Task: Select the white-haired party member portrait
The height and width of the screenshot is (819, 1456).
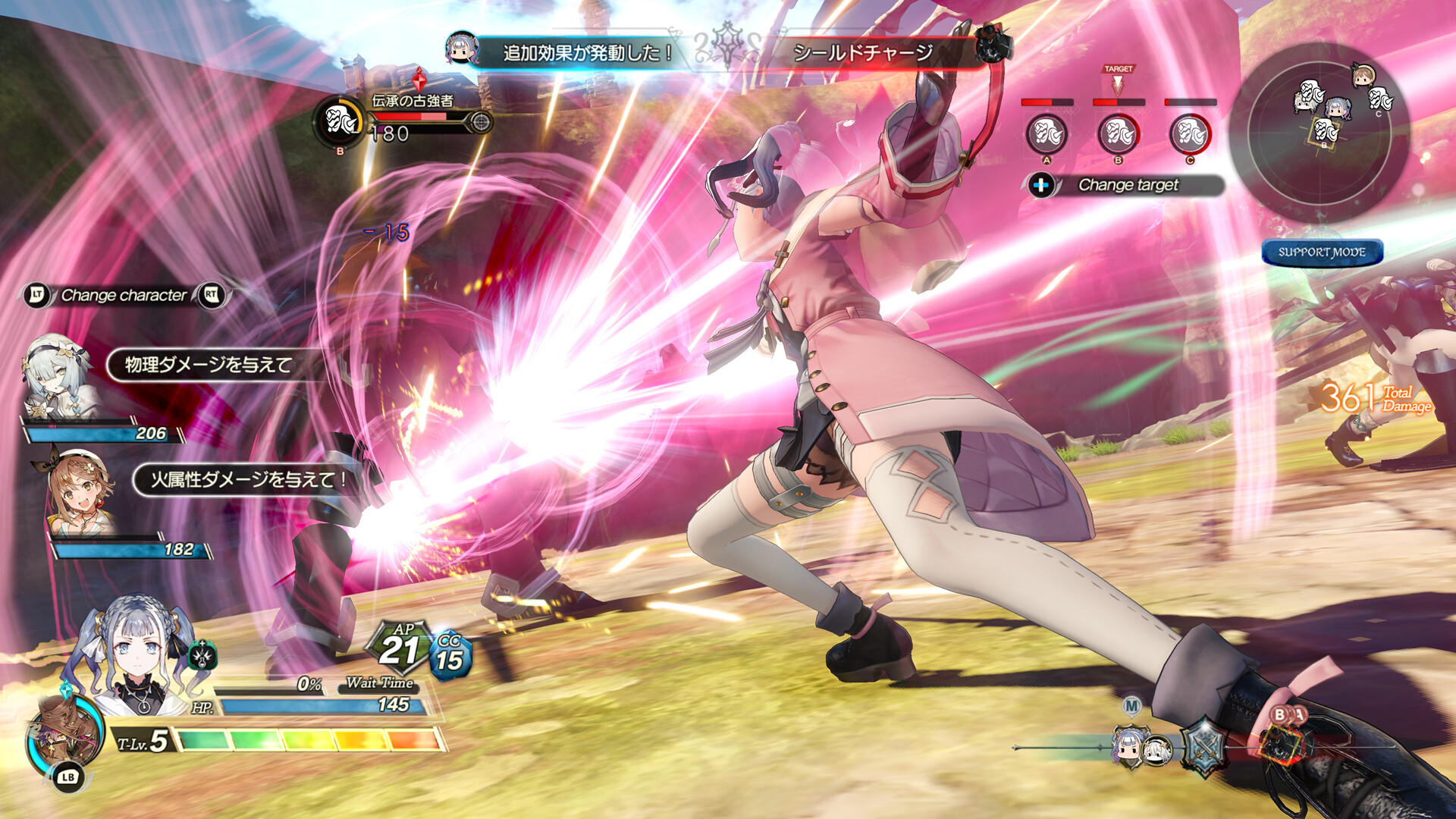Action: tap(57, 377)
